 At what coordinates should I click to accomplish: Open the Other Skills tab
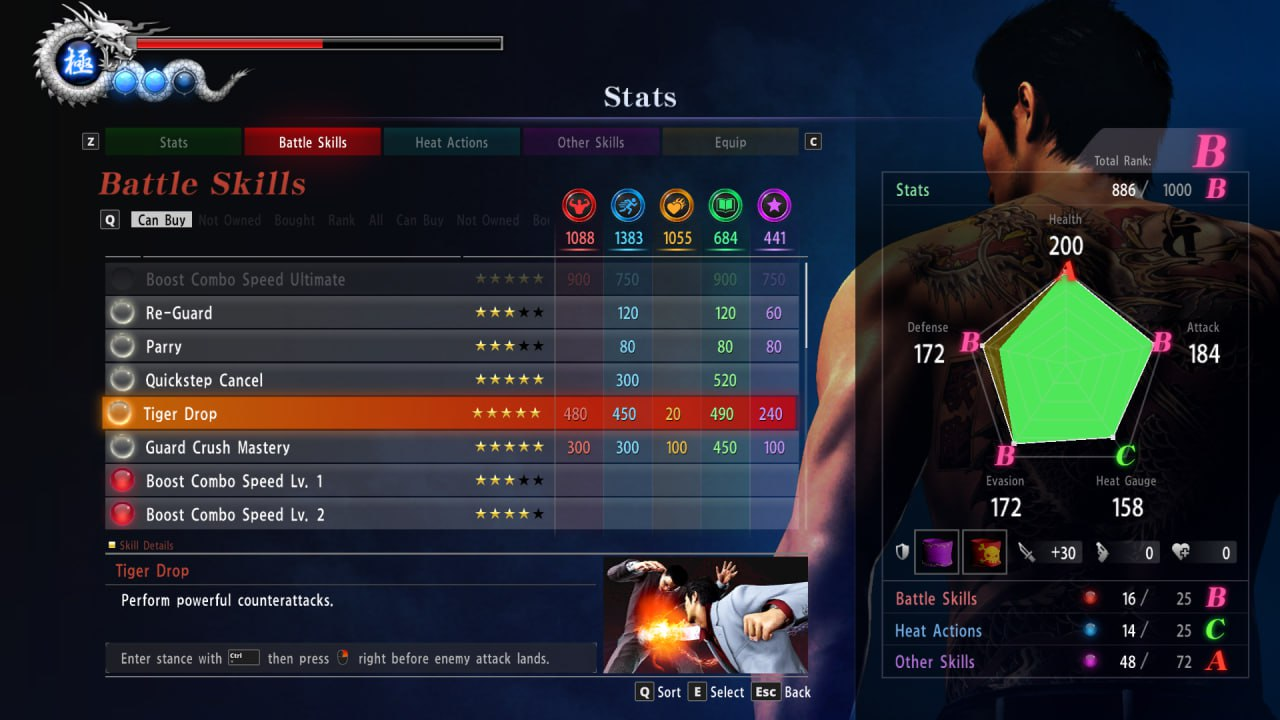coord(590,142)
